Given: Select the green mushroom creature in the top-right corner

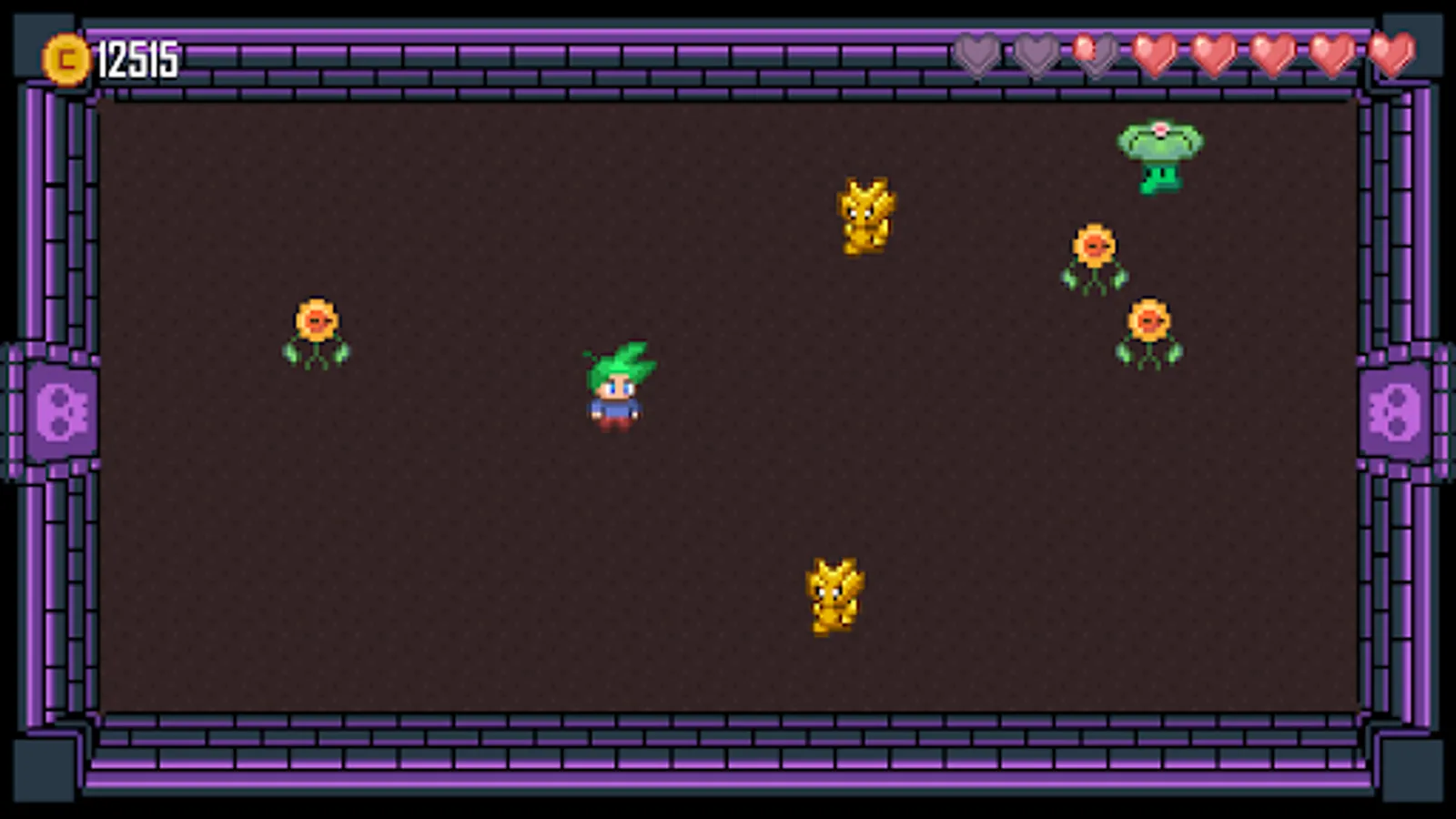Looking at the screenshot, I should pos(1158,155).
